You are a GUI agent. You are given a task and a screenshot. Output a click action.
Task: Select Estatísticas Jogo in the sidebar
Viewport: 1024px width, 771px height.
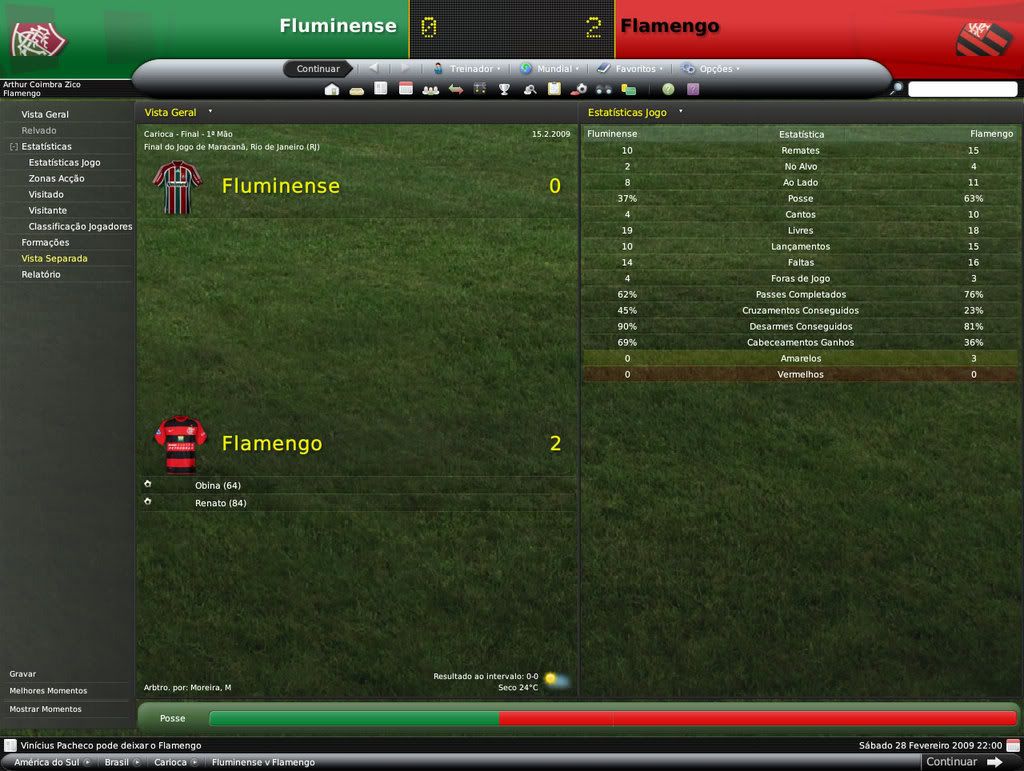click(64, 162)
